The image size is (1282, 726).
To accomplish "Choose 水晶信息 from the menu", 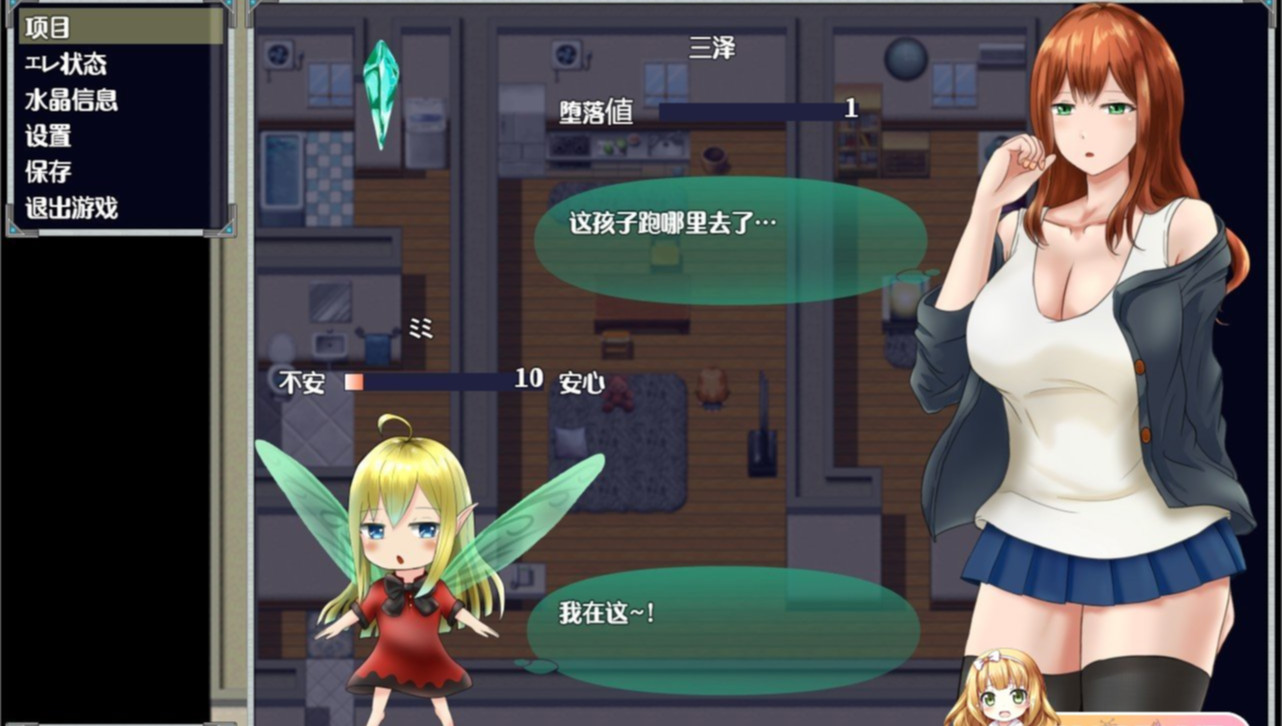I will tap(71, 100).
